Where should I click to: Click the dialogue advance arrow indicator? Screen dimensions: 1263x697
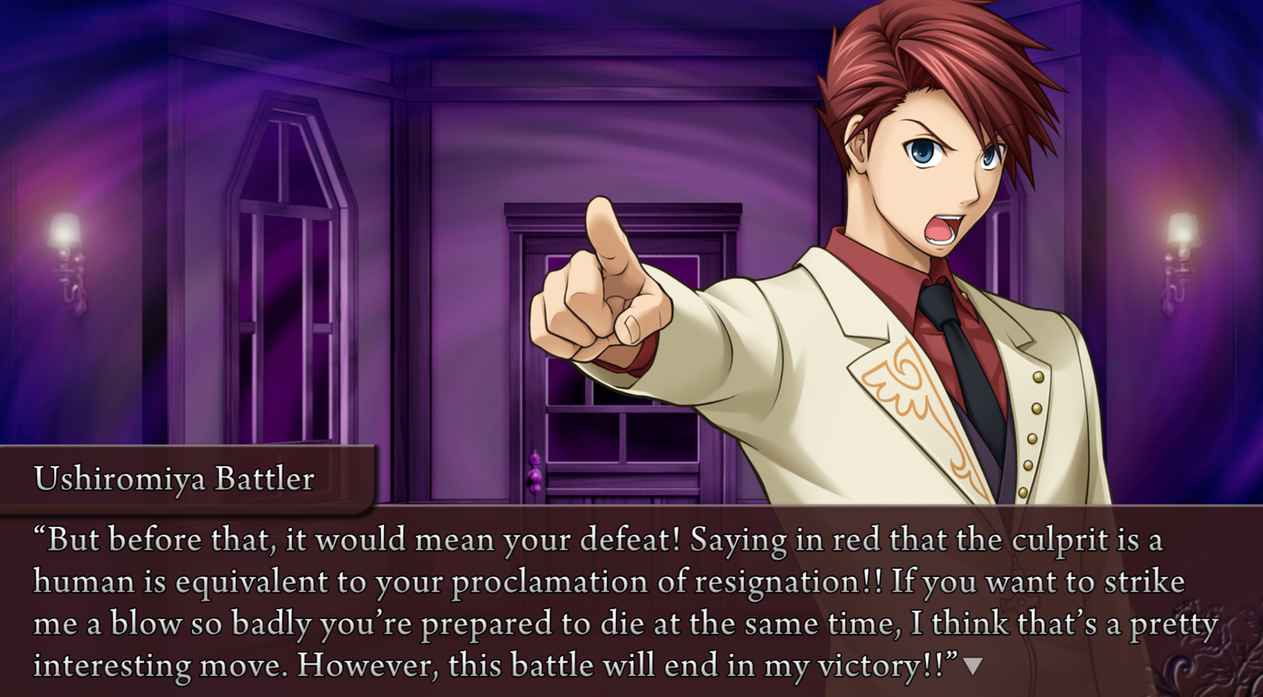pos(972,665)
